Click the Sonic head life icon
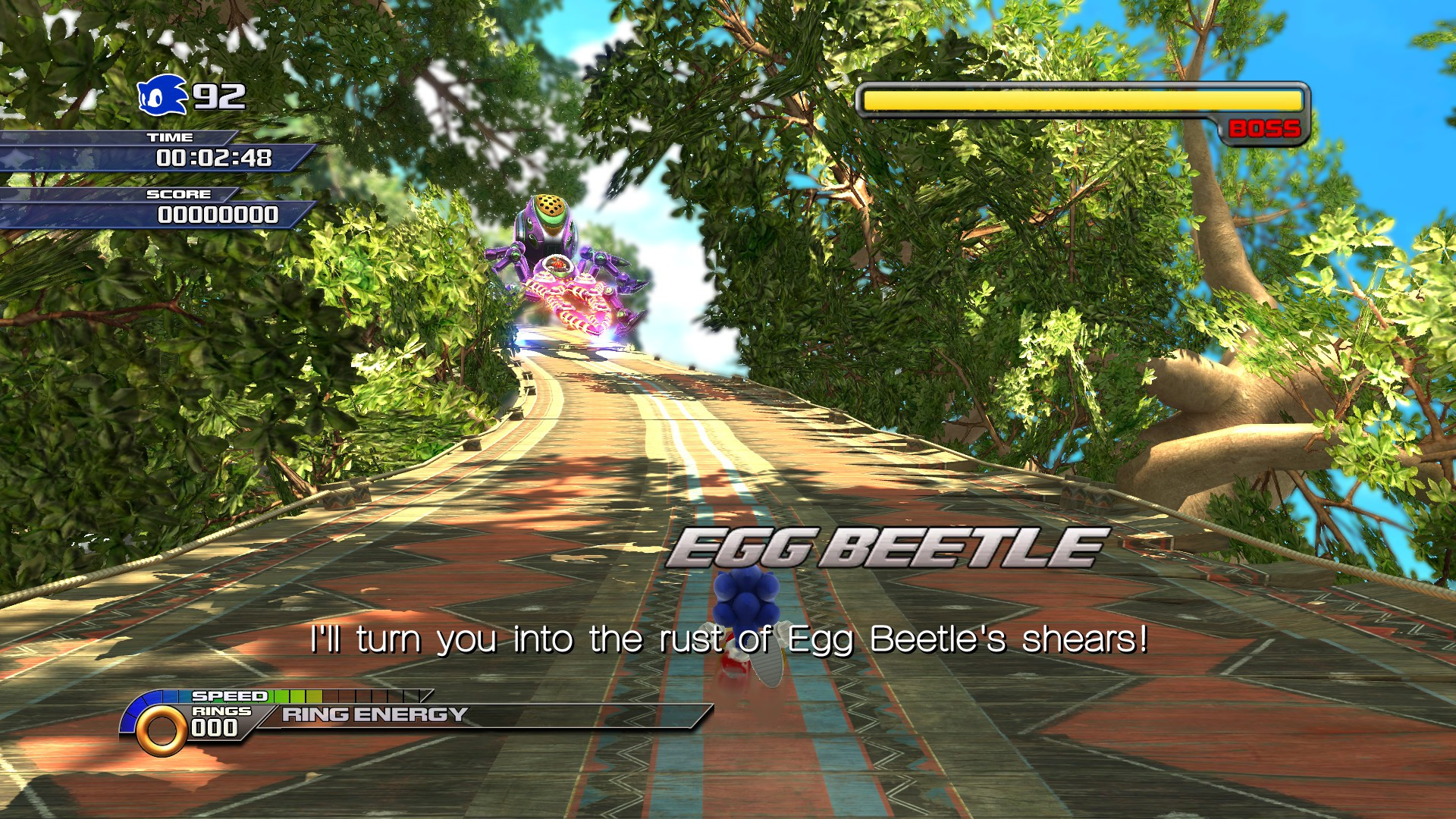Screen dimensions: 1456x819 [161, 96]
